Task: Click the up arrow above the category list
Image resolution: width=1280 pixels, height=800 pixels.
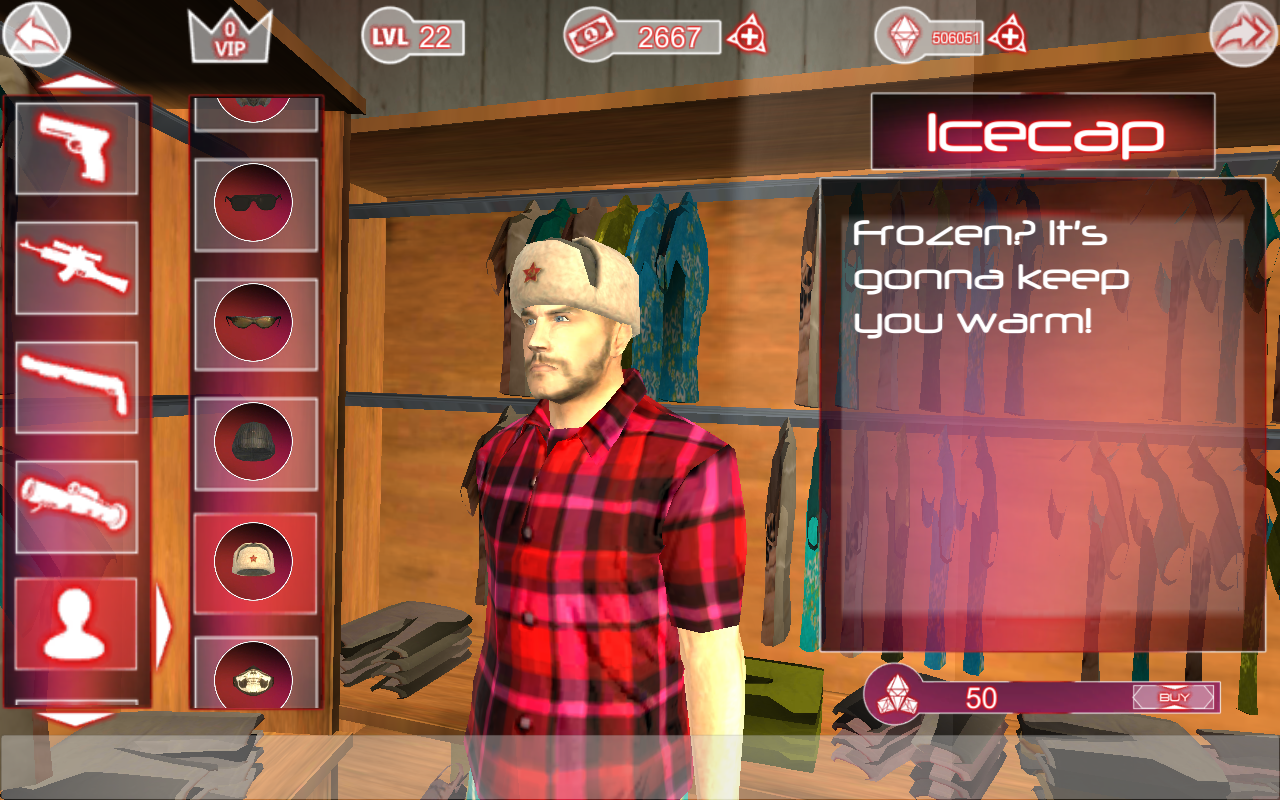Action: 77,82
